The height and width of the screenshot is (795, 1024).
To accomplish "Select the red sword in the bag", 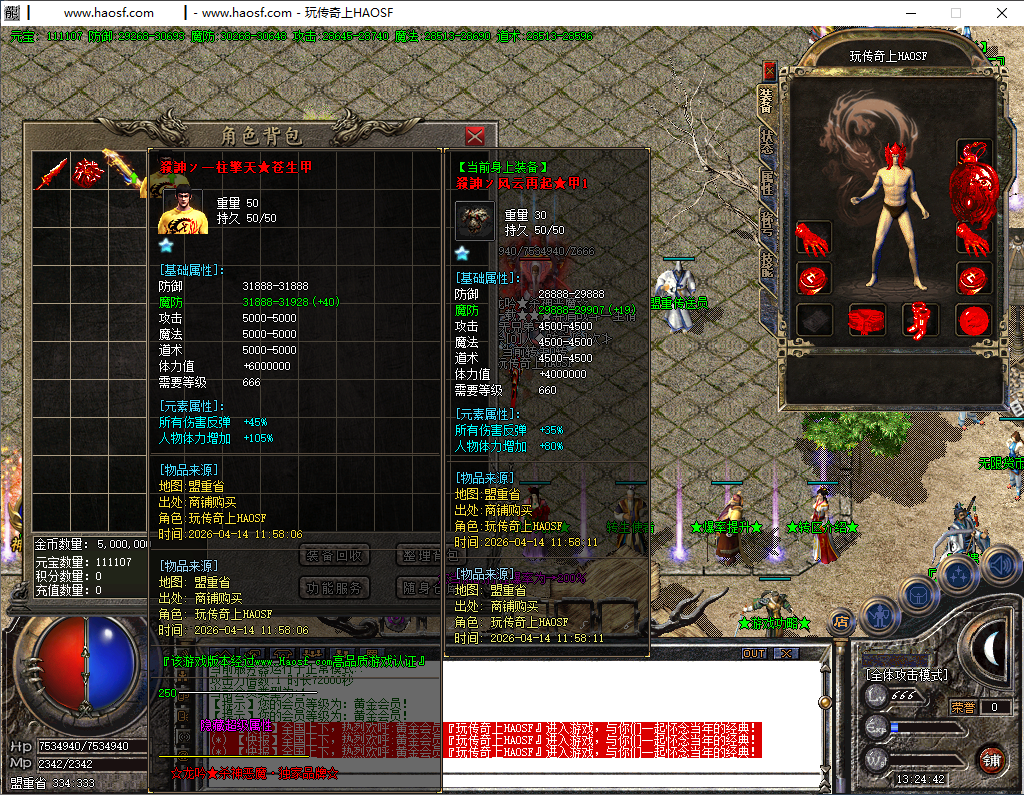I will pyautogui.click(x=51, y=172).
